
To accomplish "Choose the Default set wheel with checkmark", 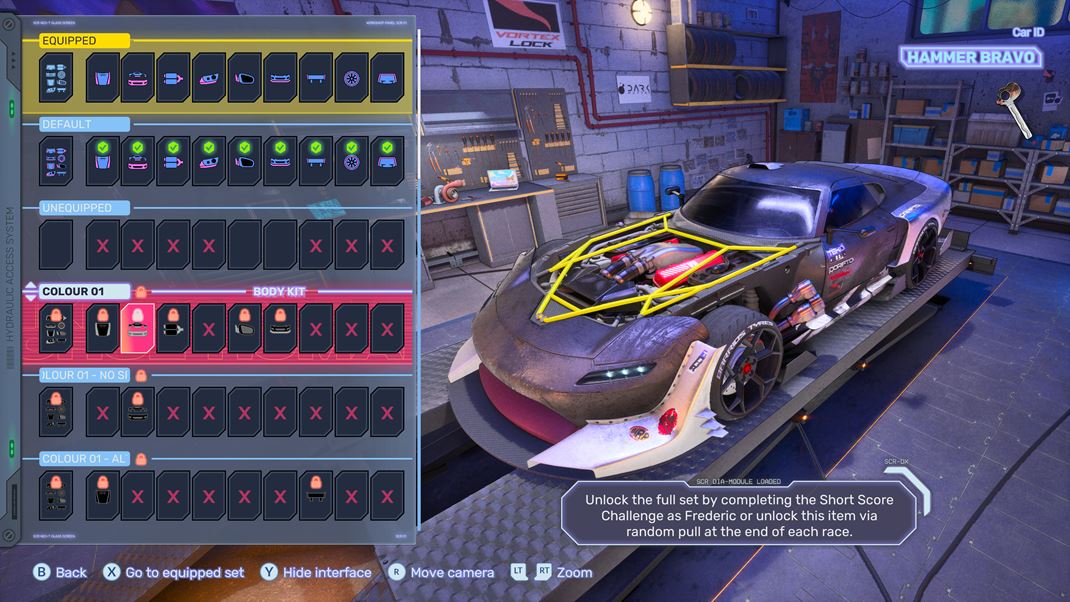I will pos(352,161).
